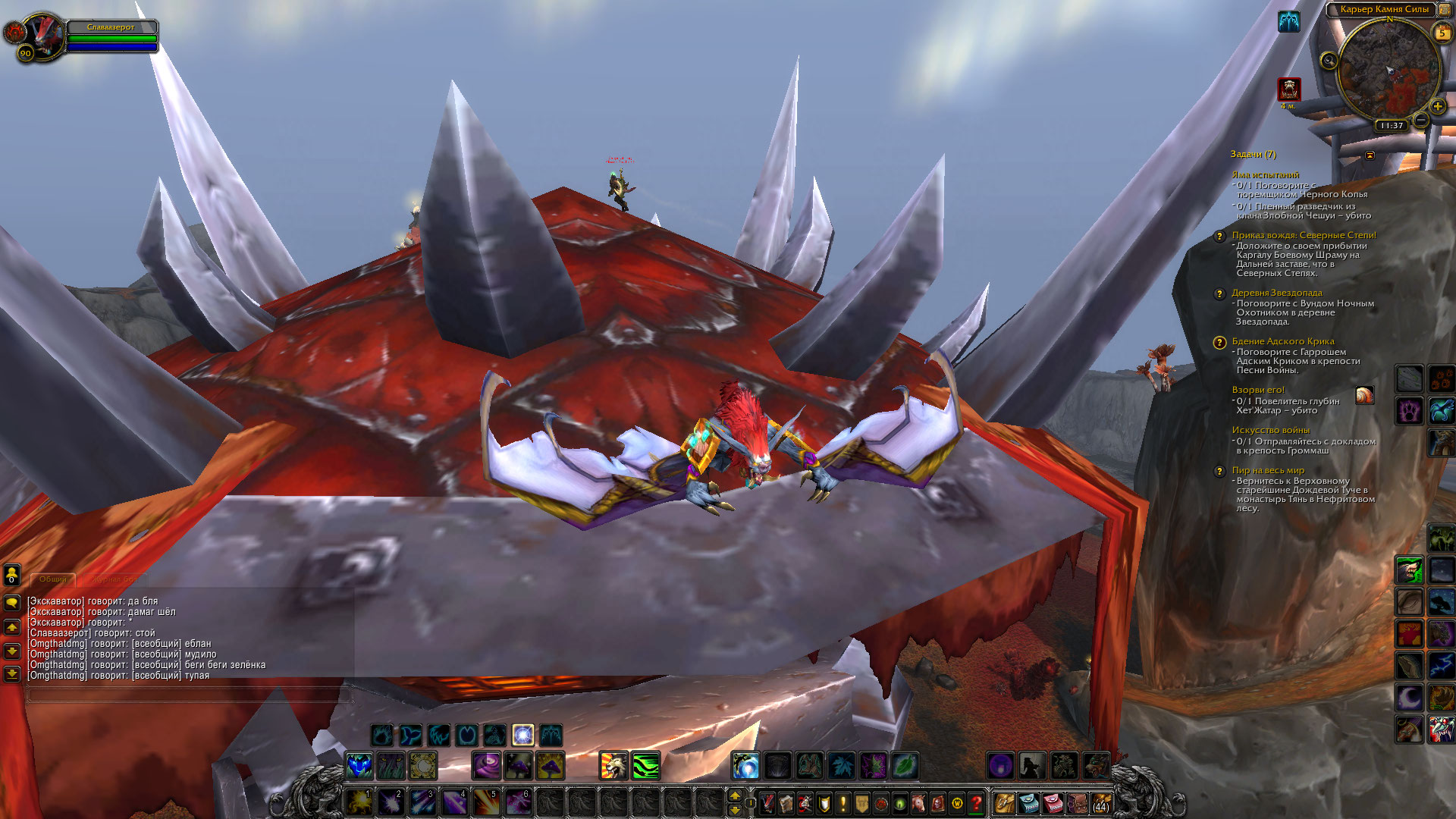Image resolution: width=1456 pixels, height=819 pixels.
Task: Activate the green swirl ability icon
Action: pyautogui.click(x=645, y=766)
